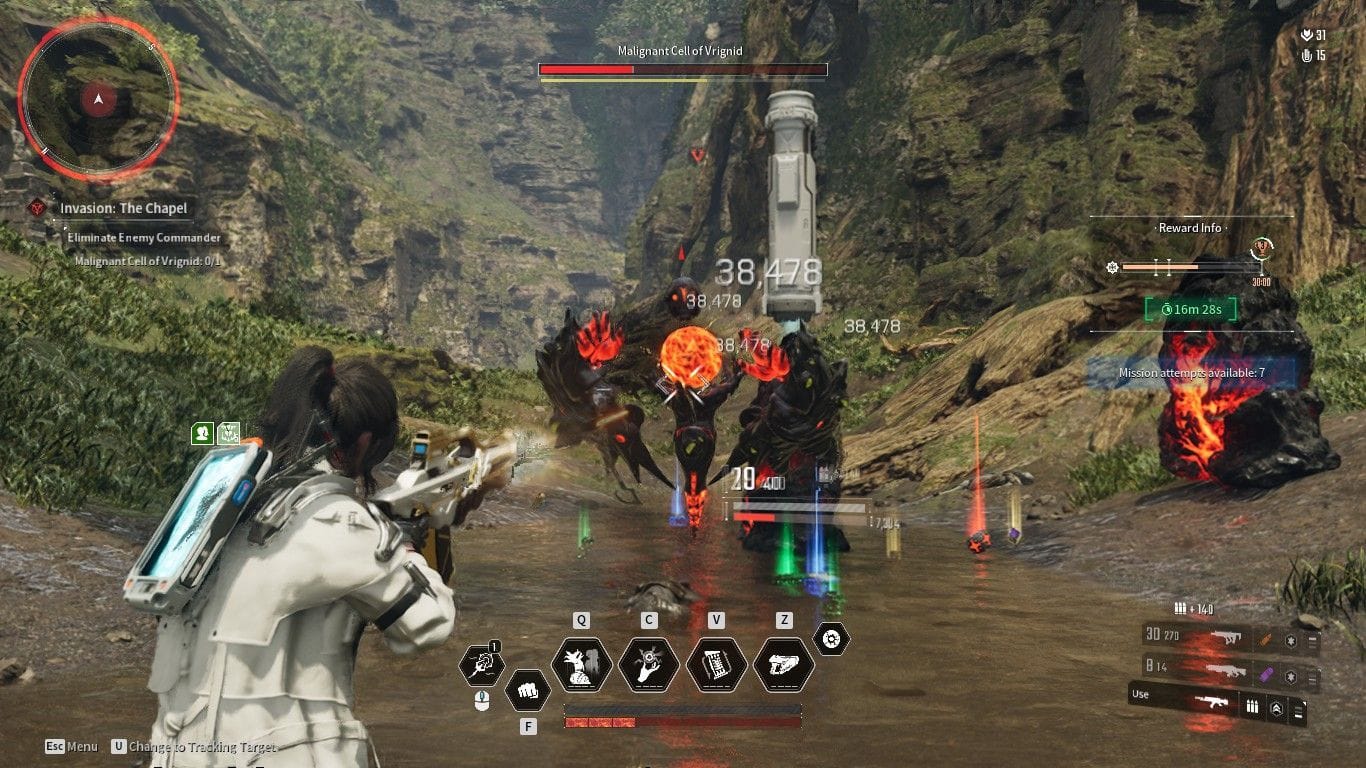Toggle the second buff square beside the green one
This screenshot has height=768, width=1366.
point(228,433)
